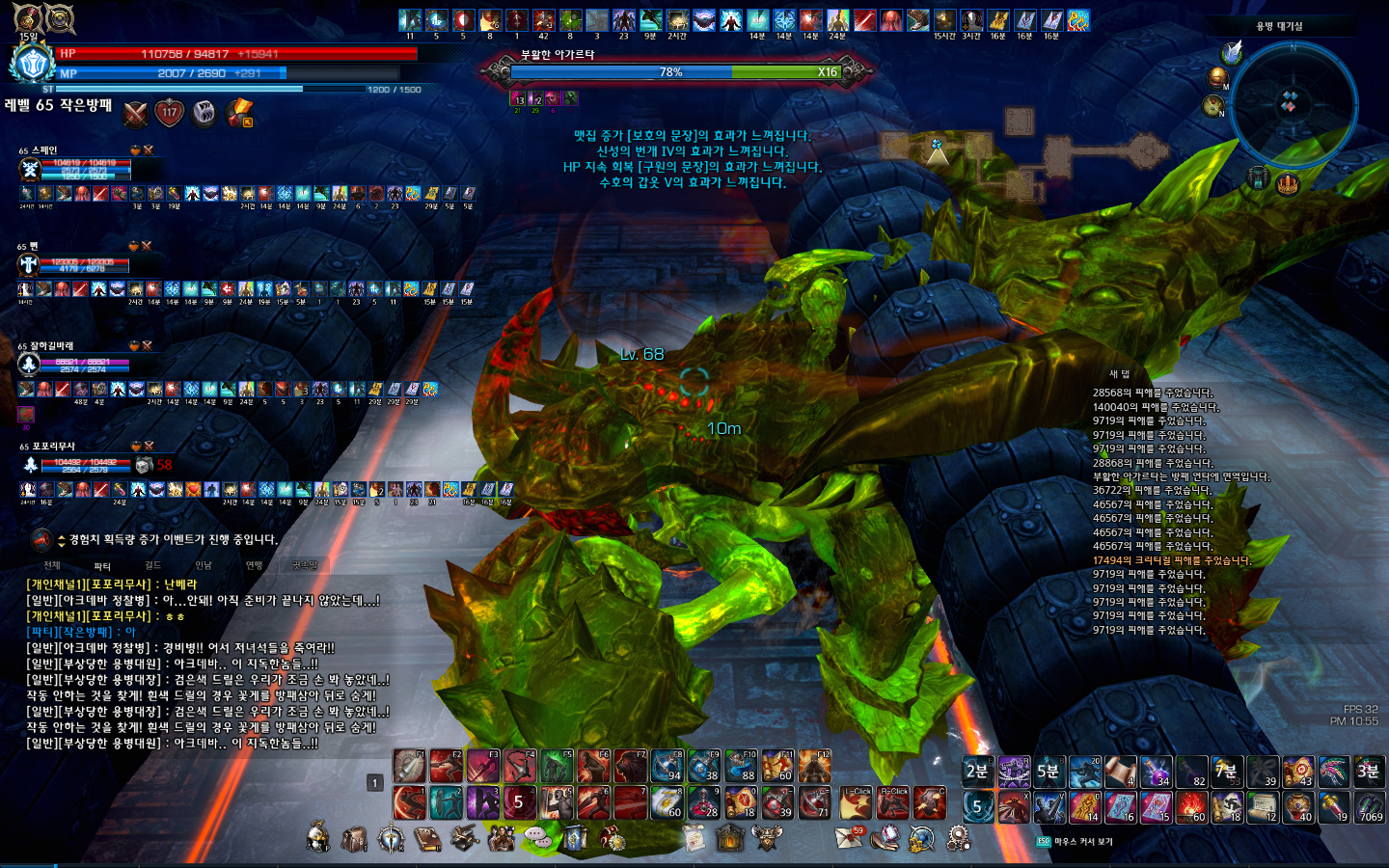Open the chat speech bubbles icon

[538, 838]
